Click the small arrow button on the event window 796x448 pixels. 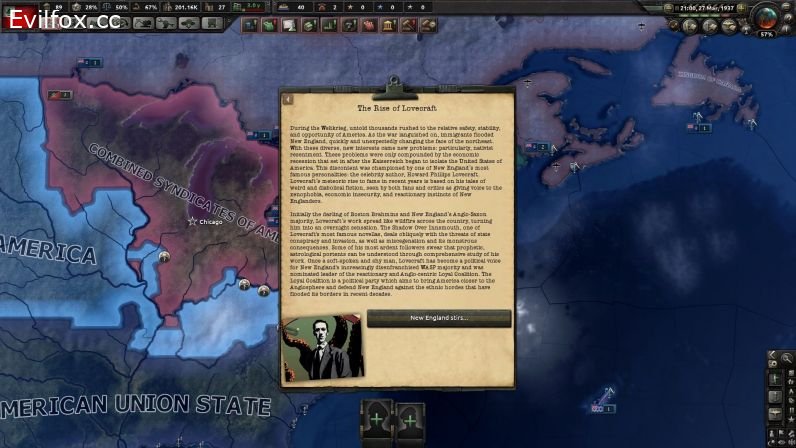pos(288,99)
